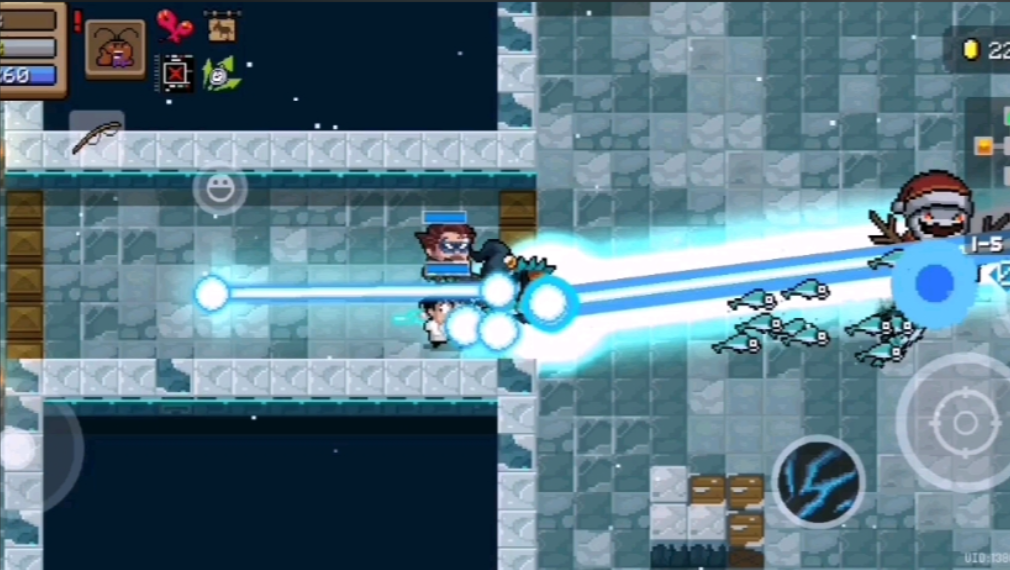
Task: Select the bug creature portrait
Action: pyautogui.click(x=115, y=48)
